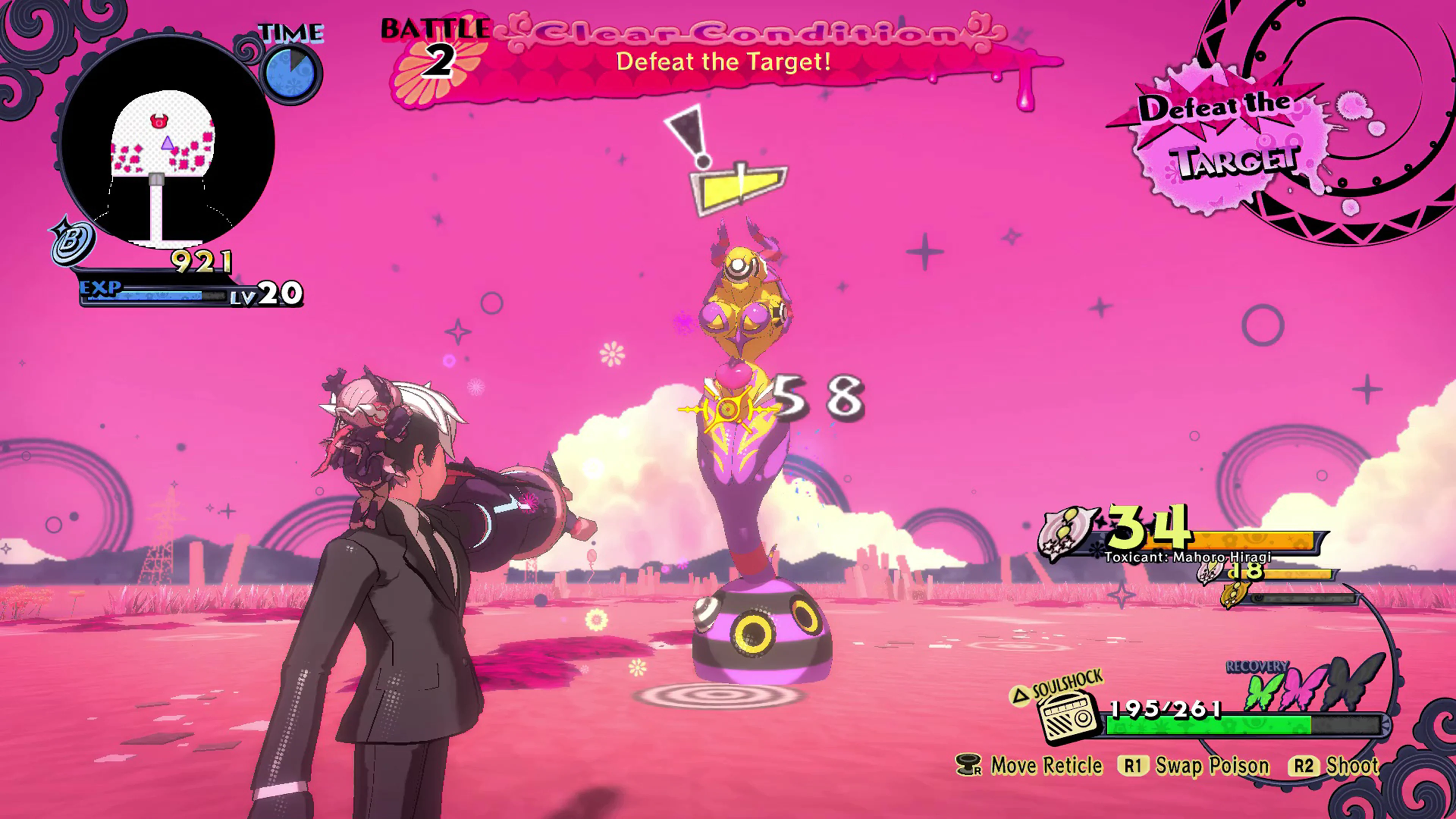Click the Defeat the Target! text
This screenshot has width=1456, height=819.
(723, 62)
